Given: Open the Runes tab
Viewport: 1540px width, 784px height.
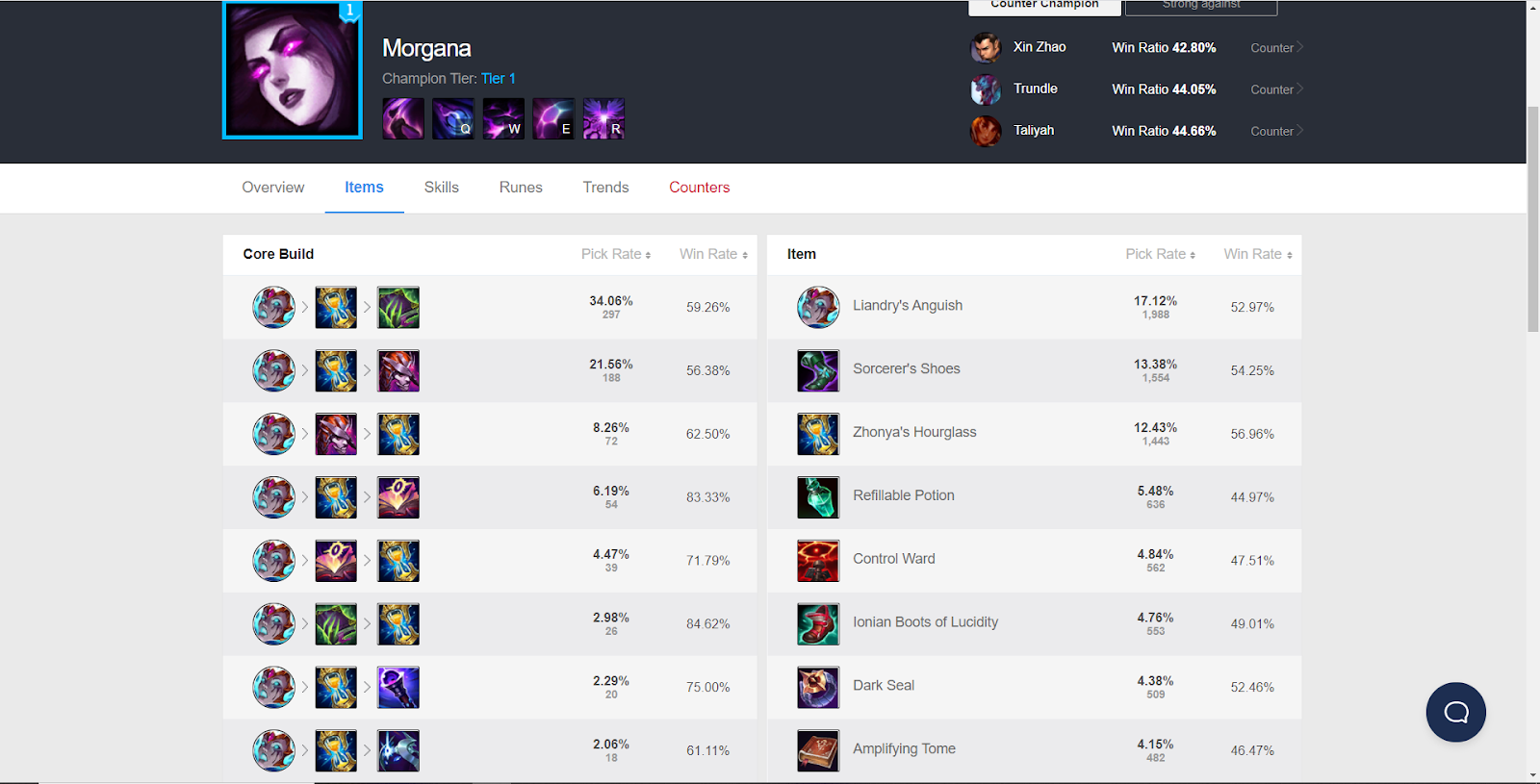Looking at the screenshot, I should click(x=520, y=188).
